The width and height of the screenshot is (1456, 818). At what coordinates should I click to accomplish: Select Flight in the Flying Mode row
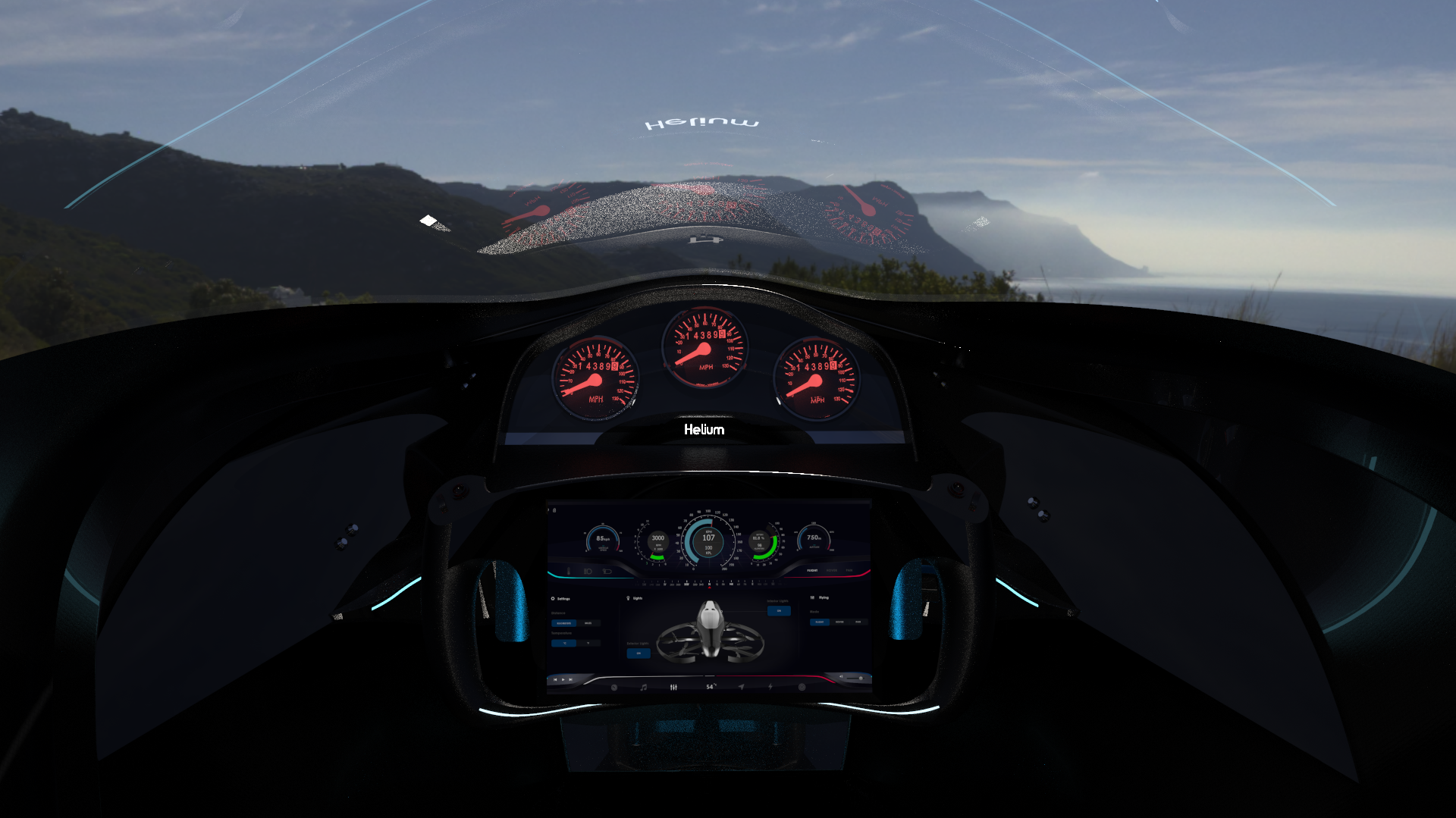[820, 622]
